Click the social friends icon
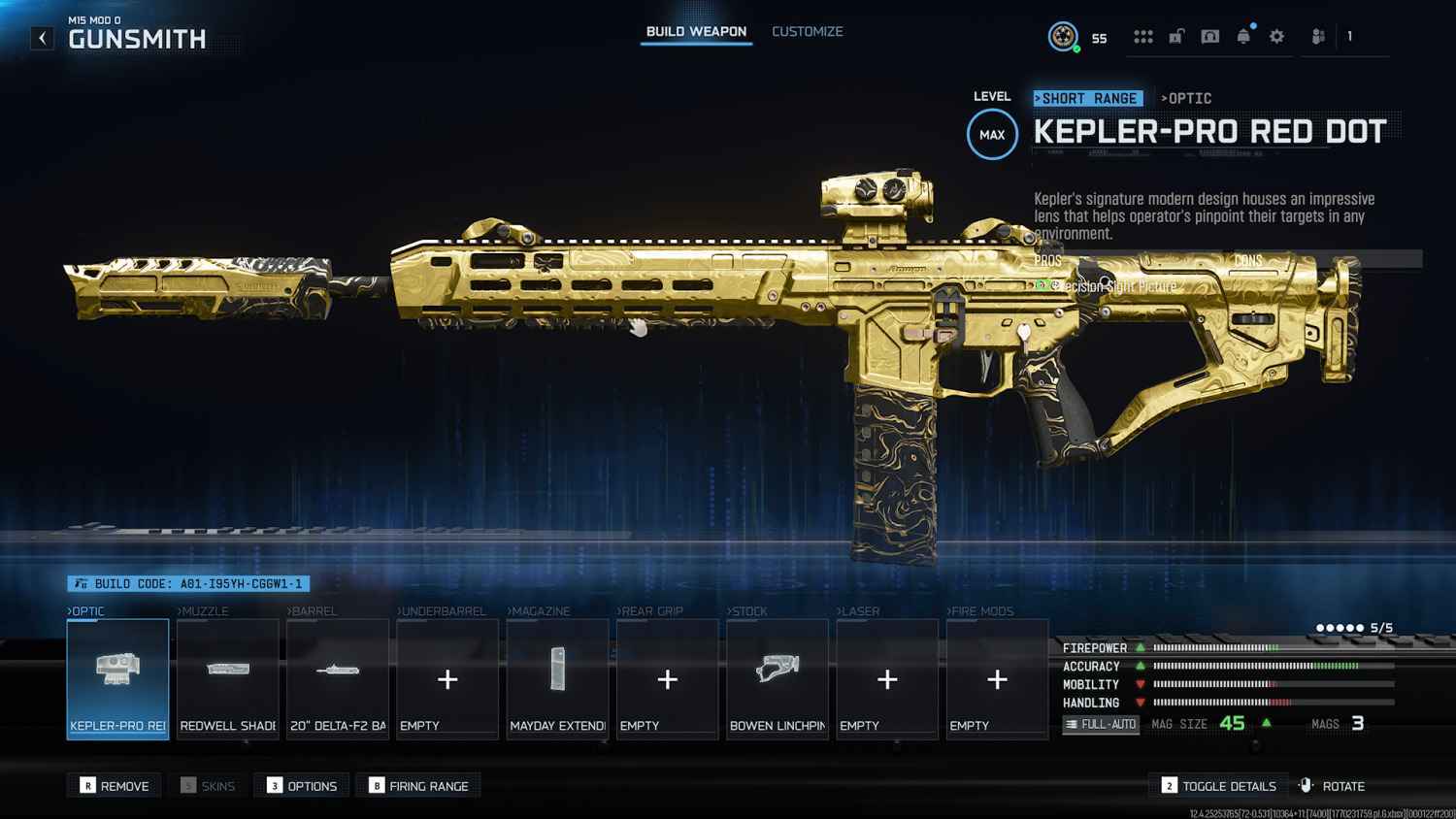This screenshot has width=1456, height=819. 1317,36
